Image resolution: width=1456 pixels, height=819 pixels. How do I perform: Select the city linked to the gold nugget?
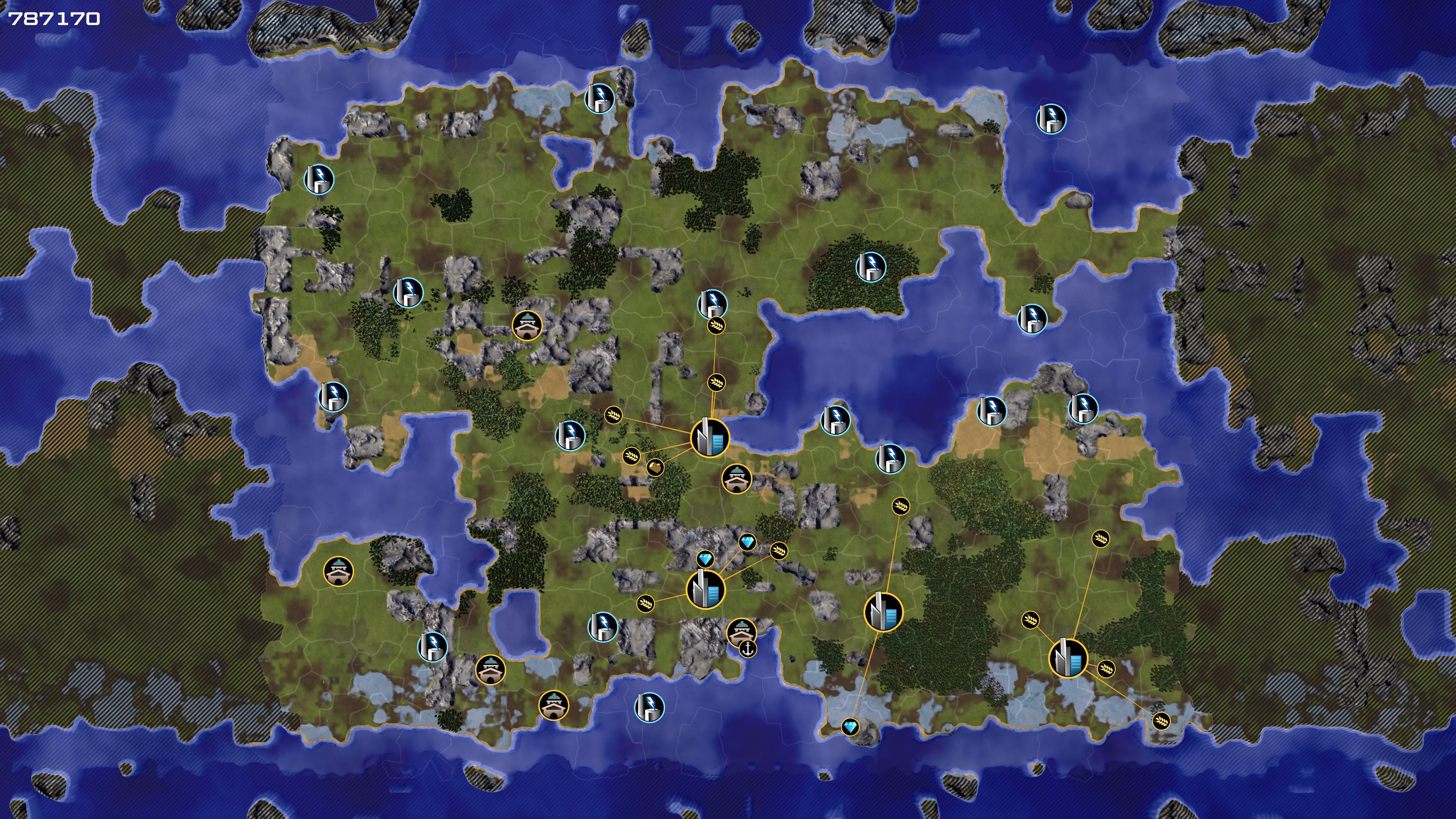point(710,438)
